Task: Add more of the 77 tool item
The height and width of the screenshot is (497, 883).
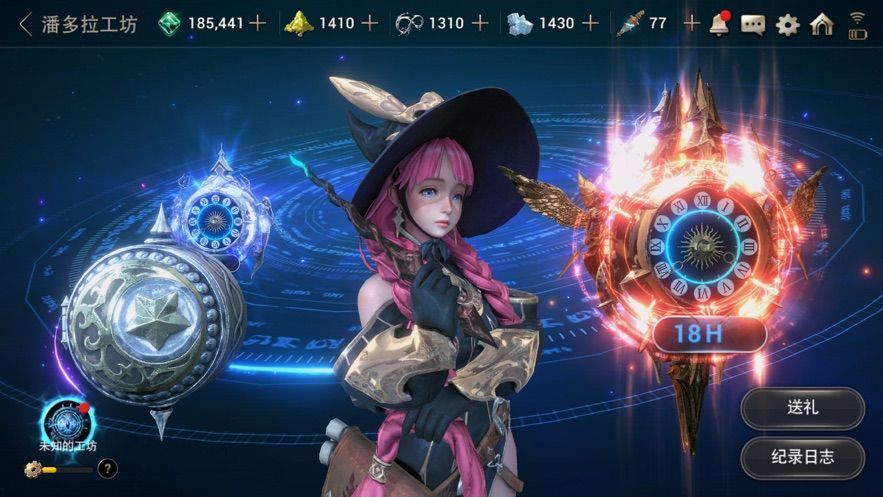Action: tap(691, 23)
